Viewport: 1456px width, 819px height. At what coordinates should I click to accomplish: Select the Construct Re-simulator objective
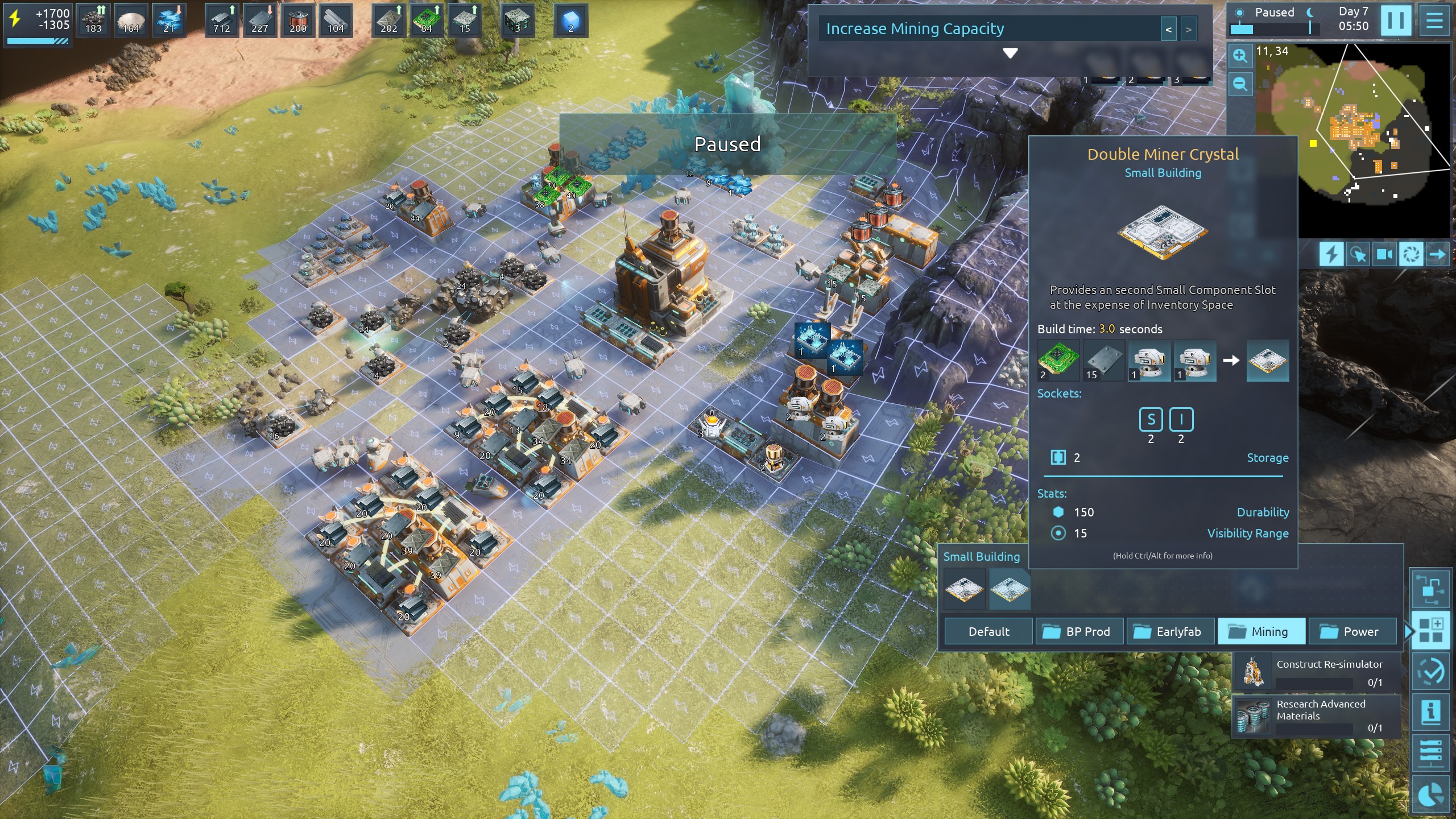pyautogui.click(x=1316, y=672)
